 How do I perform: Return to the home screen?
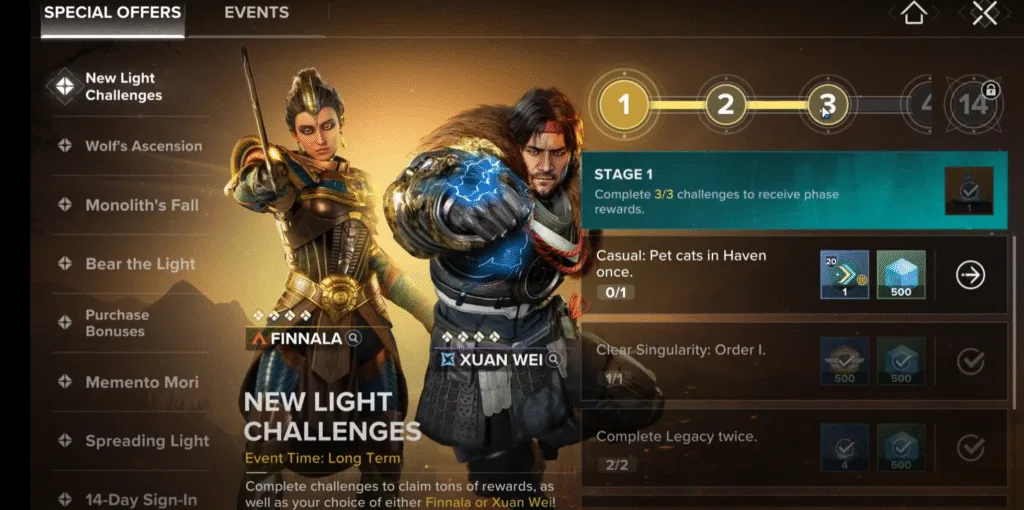pyautogui.click(x=911, y=14)
